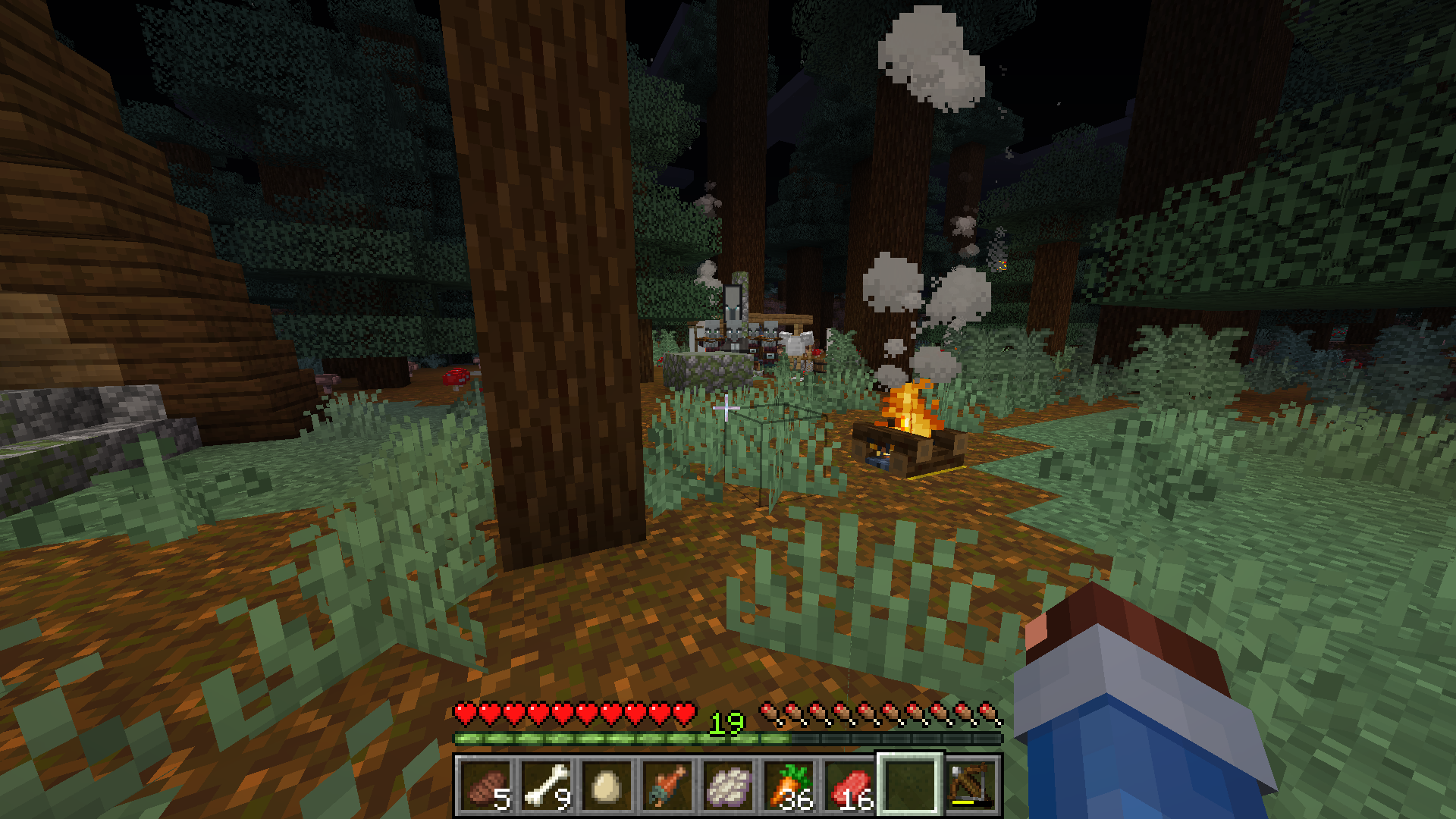Image resolution: width=1456 pixels, height=819 pixels.
Task: Pick the orange meat item beside the egg
Action: tap(667, 786)
